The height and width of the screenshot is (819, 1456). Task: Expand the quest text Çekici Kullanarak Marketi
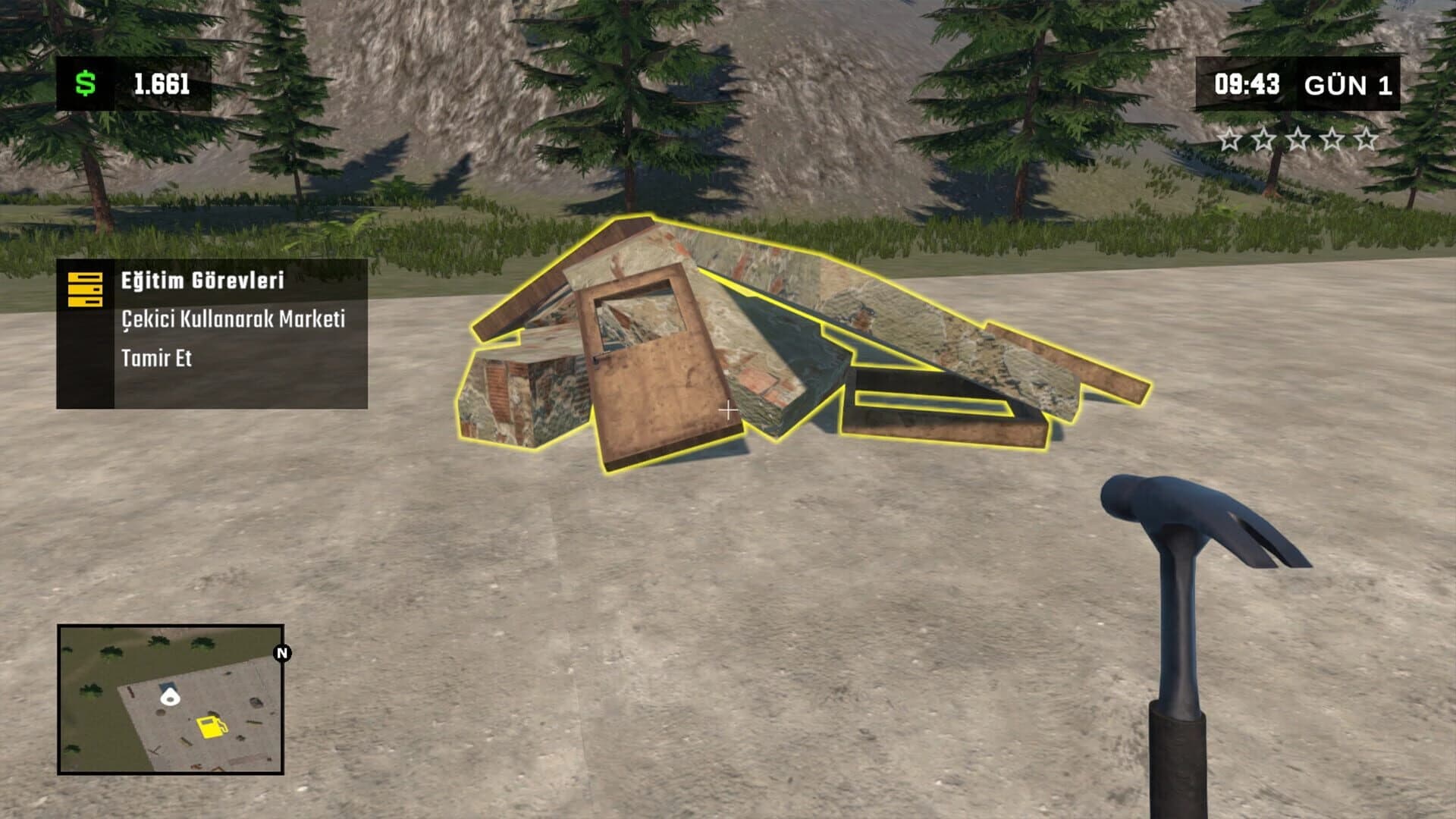(233, 321)
